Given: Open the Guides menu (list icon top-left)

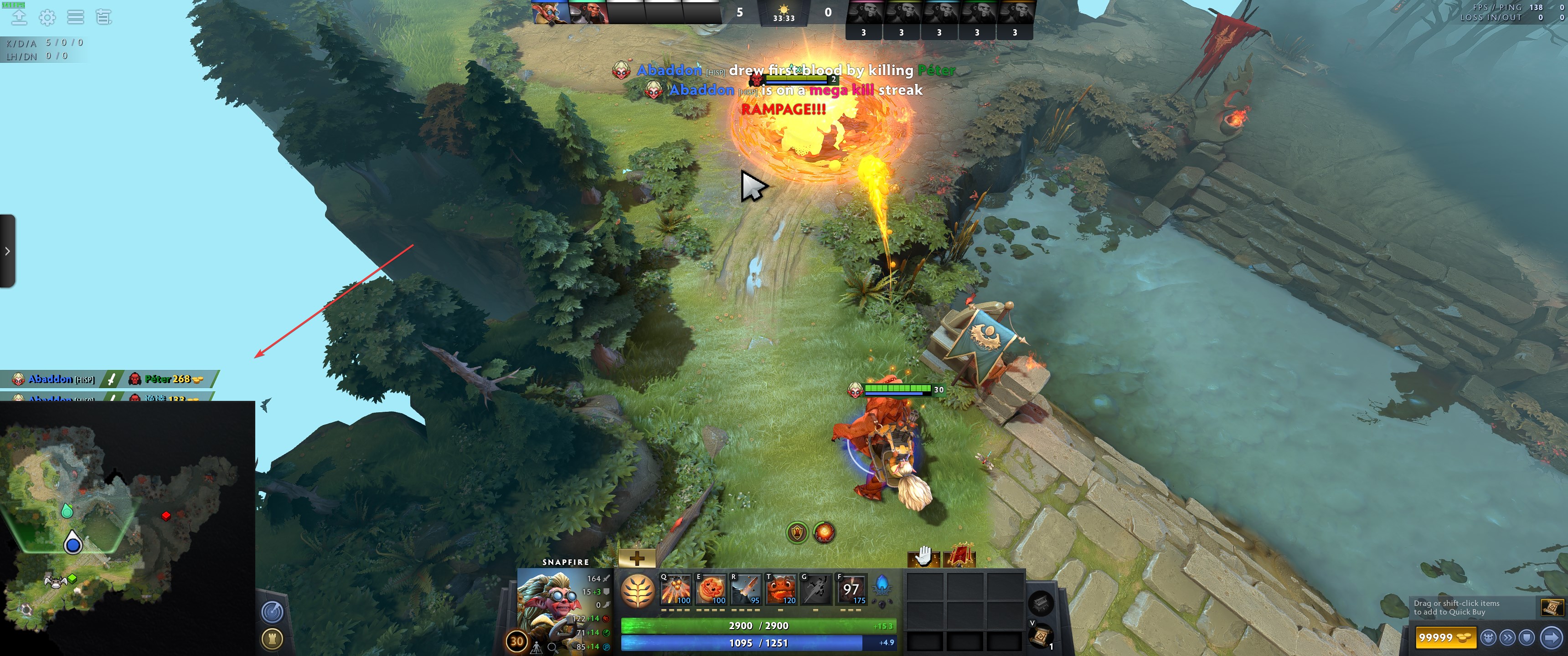Looking at the screenshot, I should (75, 17).
